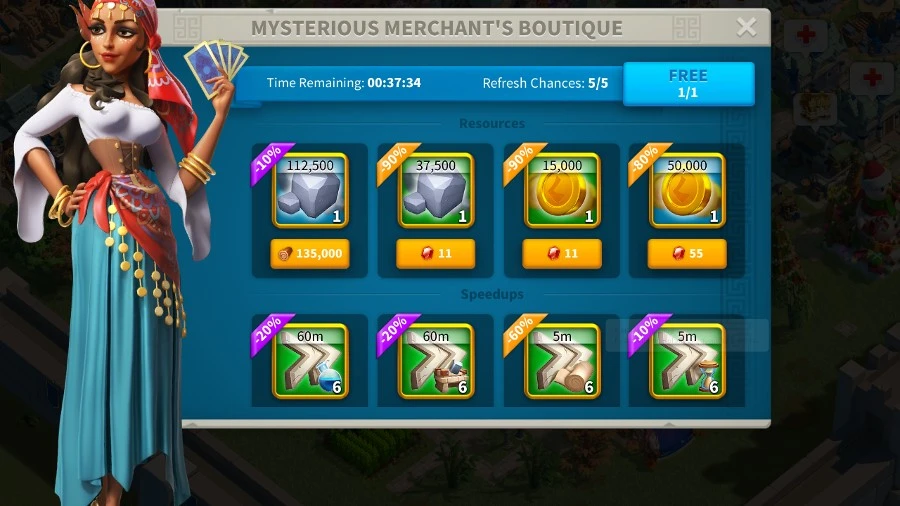Buy stone for 135,000 wood
This screenshot has width=900, height=506.
[310, 254]
